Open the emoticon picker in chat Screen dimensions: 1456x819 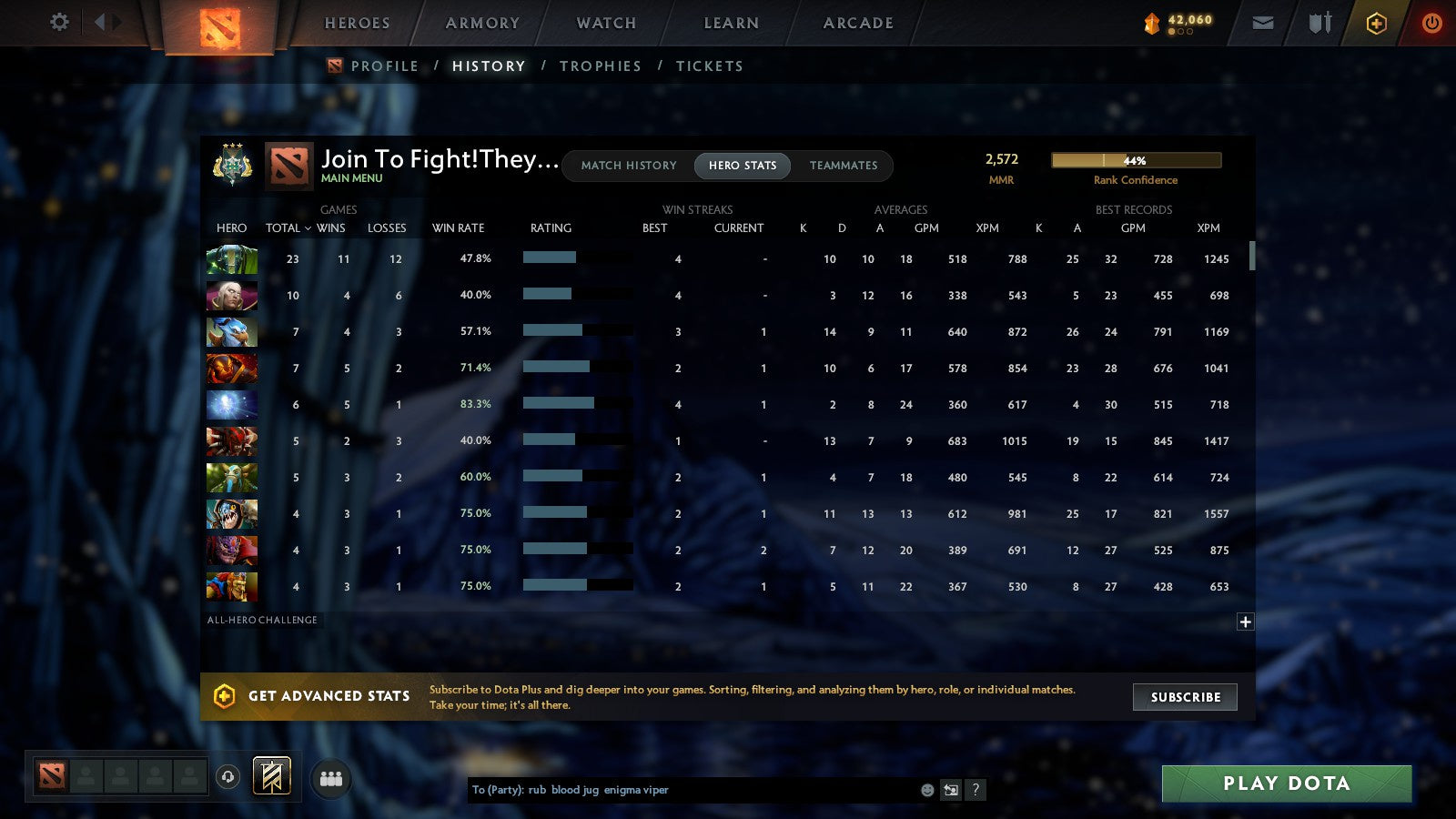[925, 790]
